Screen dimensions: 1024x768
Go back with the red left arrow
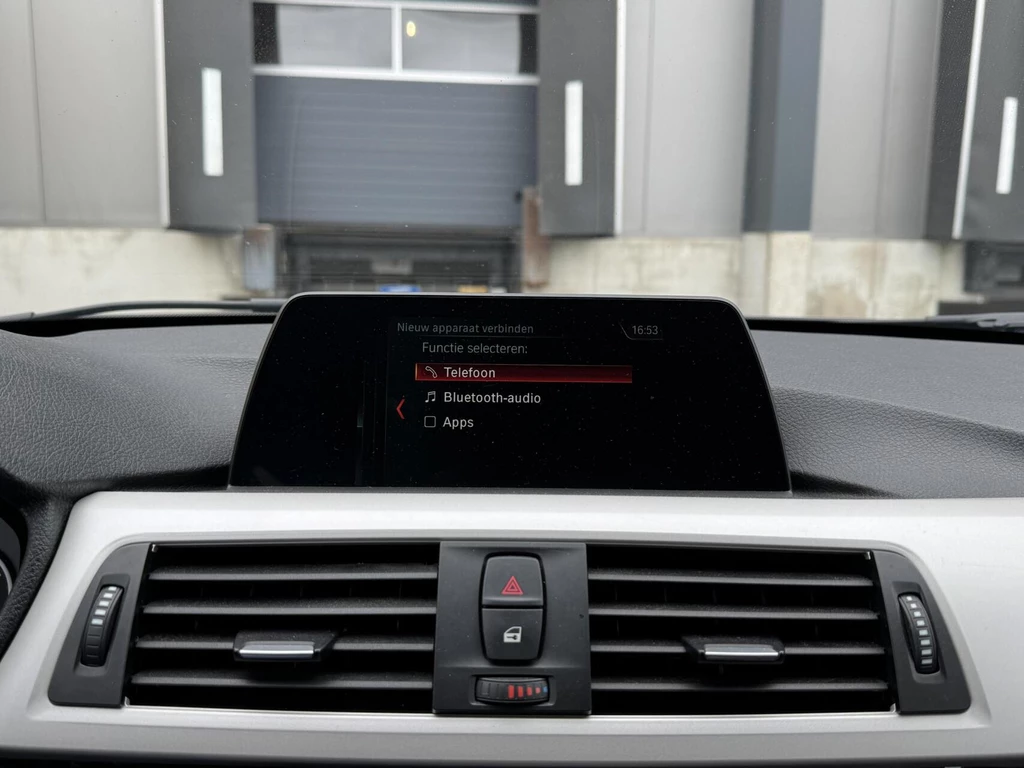400,408
